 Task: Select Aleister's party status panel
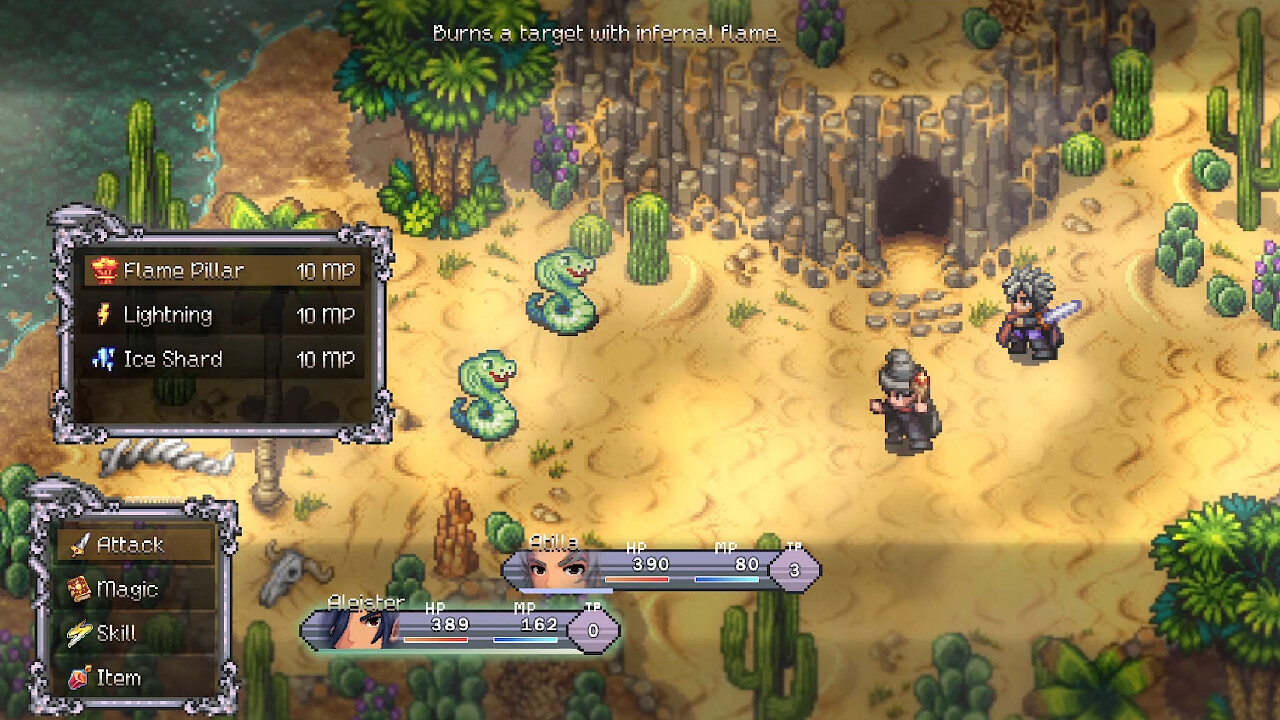point(459,629)
